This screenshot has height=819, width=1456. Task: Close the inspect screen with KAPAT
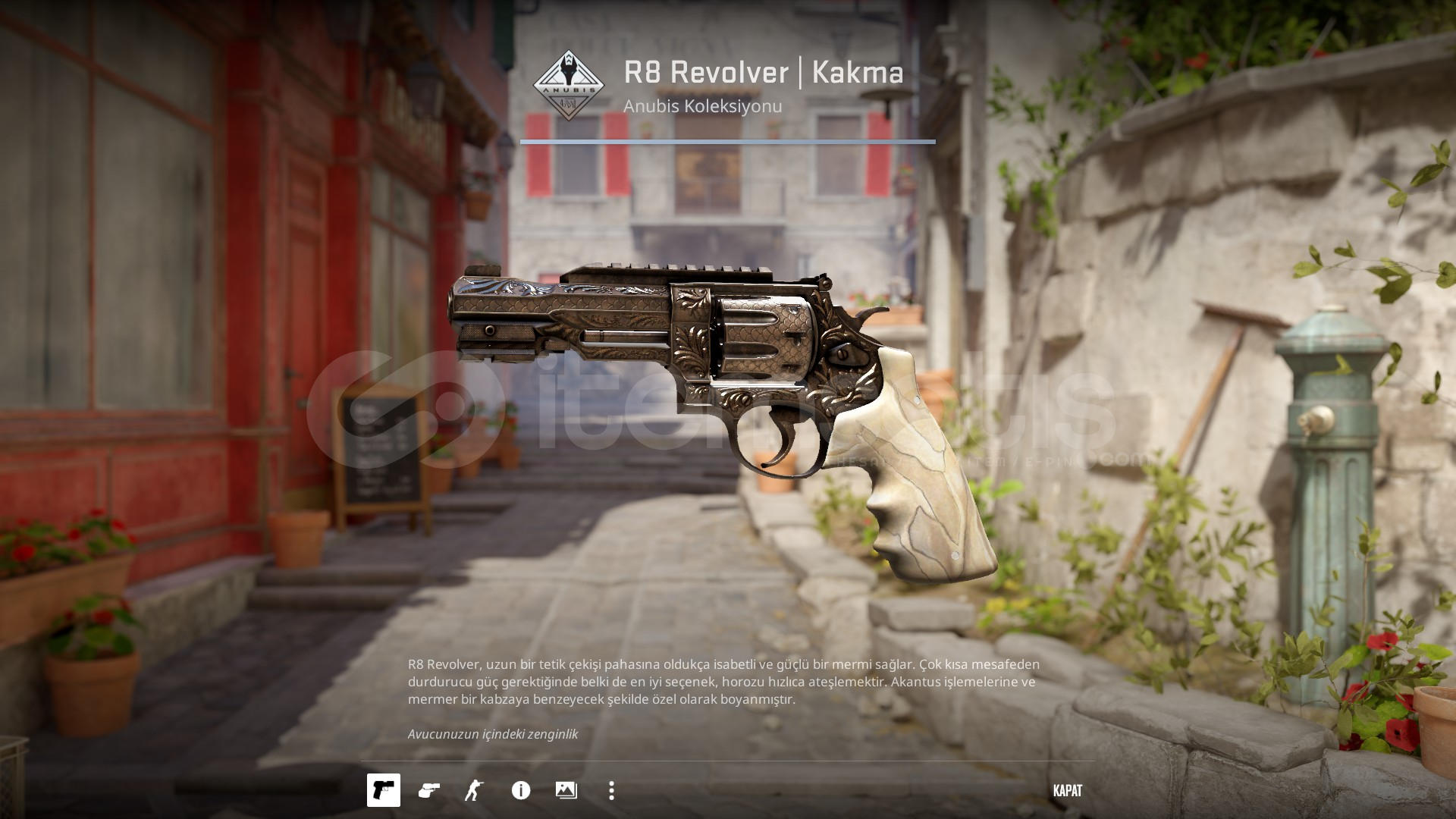[1067, 790]
